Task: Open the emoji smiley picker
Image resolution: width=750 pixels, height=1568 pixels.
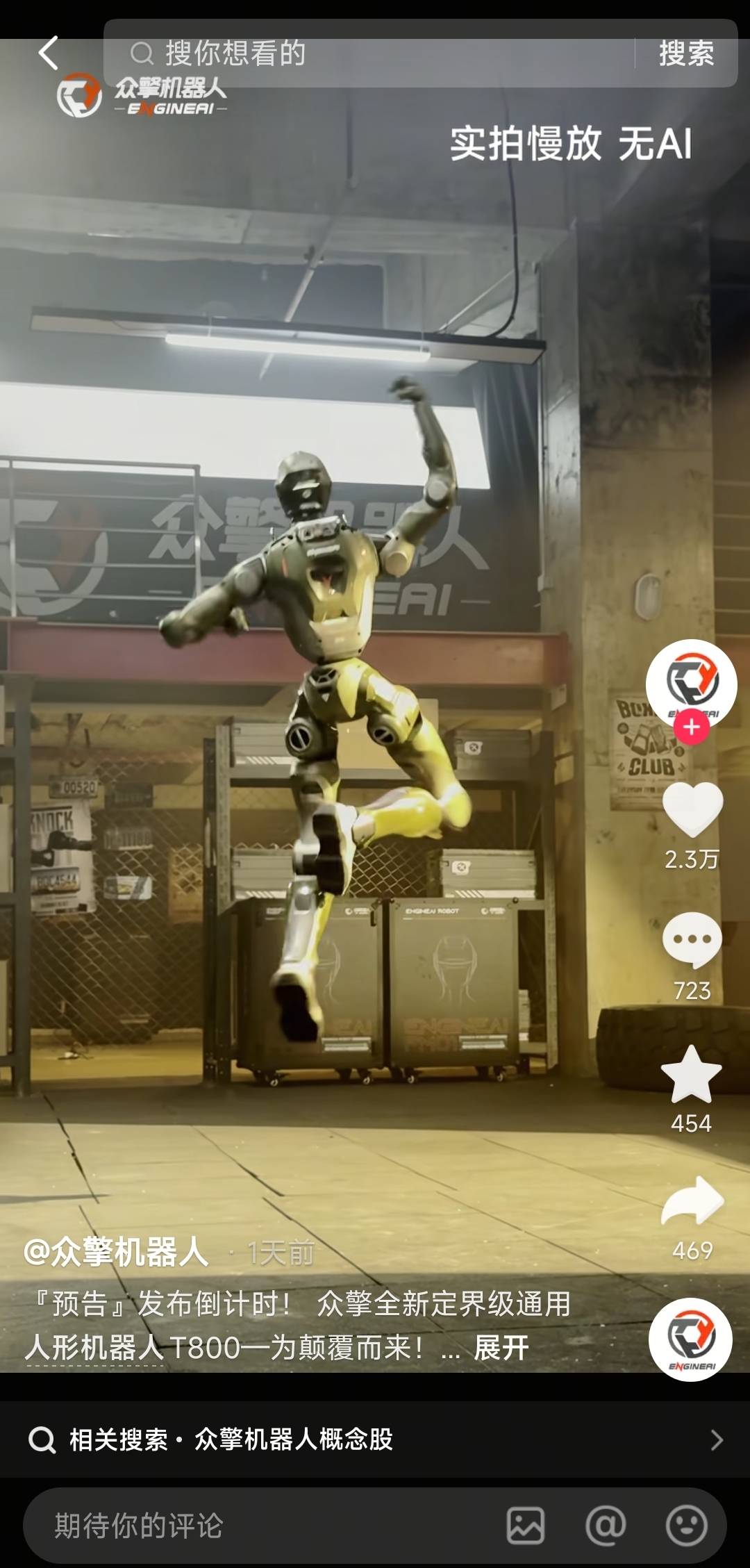Action: pyautogui.click(x=686, y=1526)
